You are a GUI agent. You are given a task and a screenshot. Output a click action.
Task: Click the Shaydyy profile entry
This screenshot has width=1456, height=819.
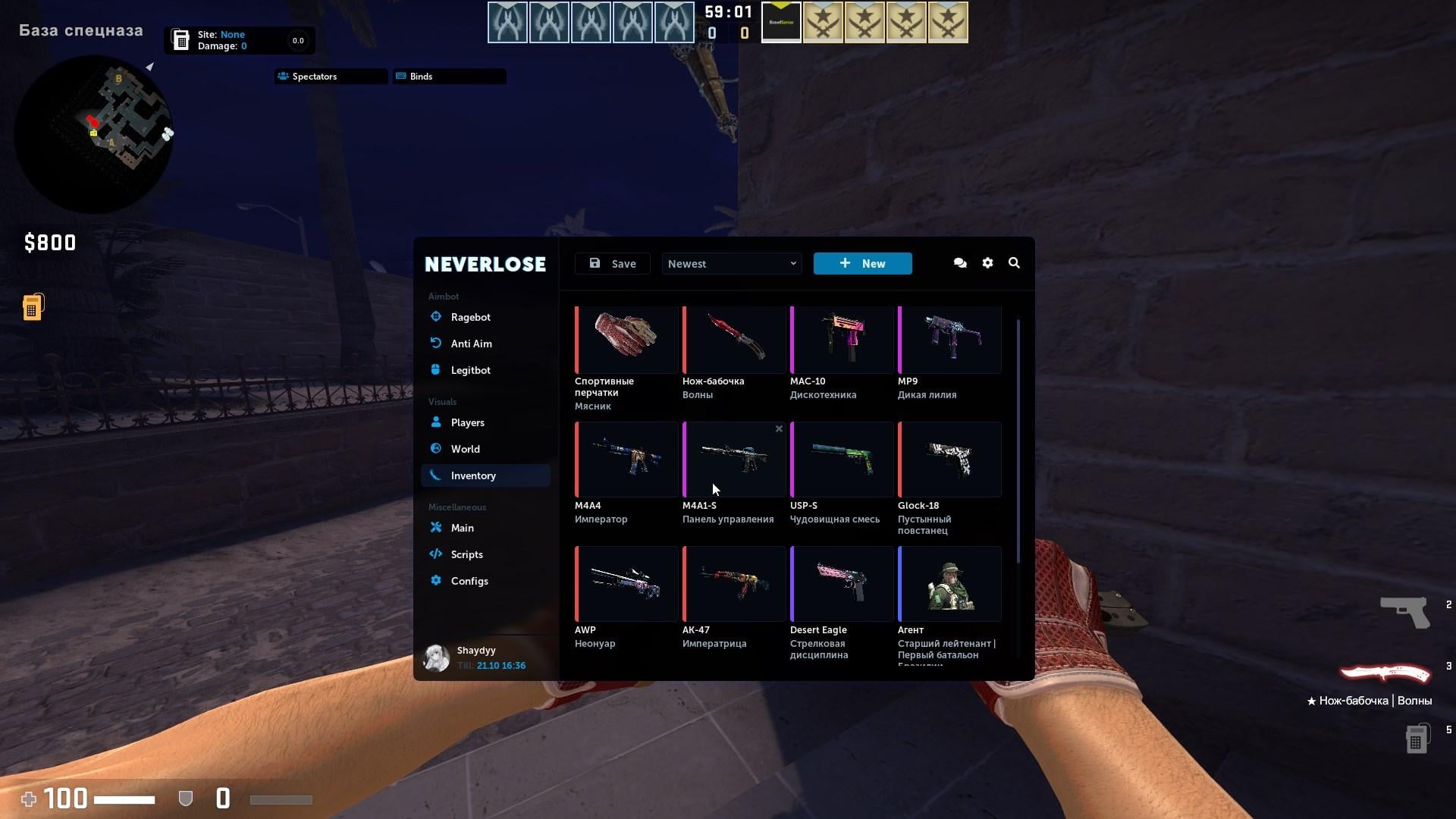coord(476,657)
